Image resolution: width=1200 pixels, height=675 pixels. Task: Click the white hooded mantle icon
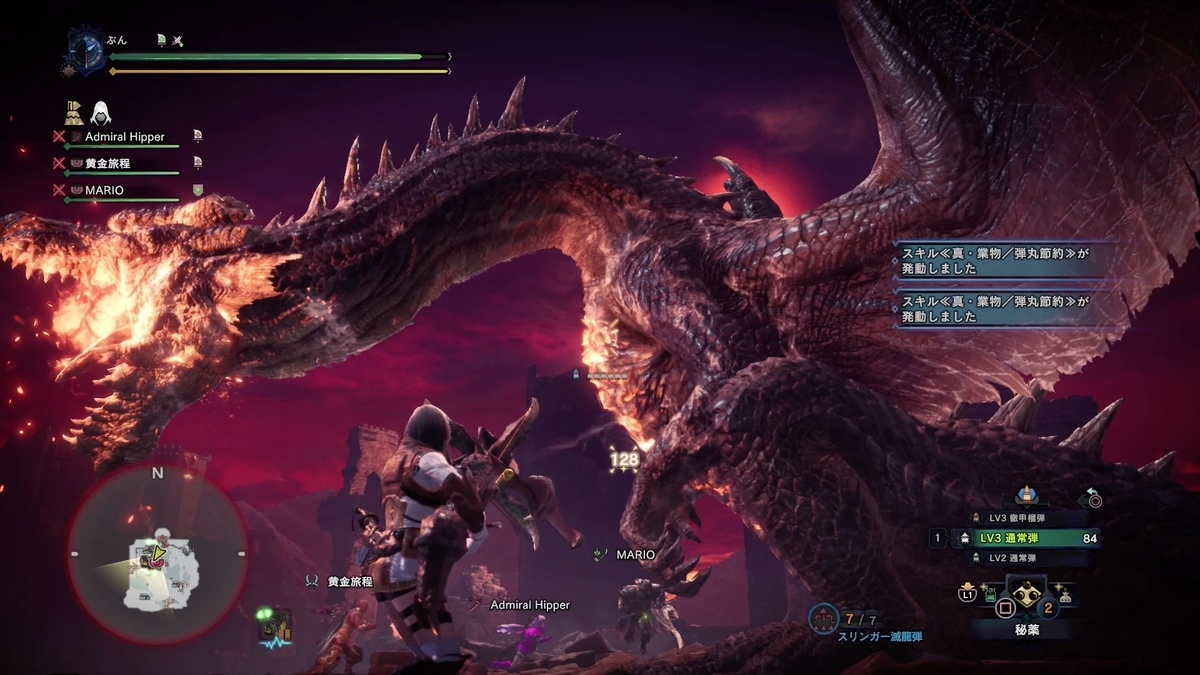coord(101,112)
